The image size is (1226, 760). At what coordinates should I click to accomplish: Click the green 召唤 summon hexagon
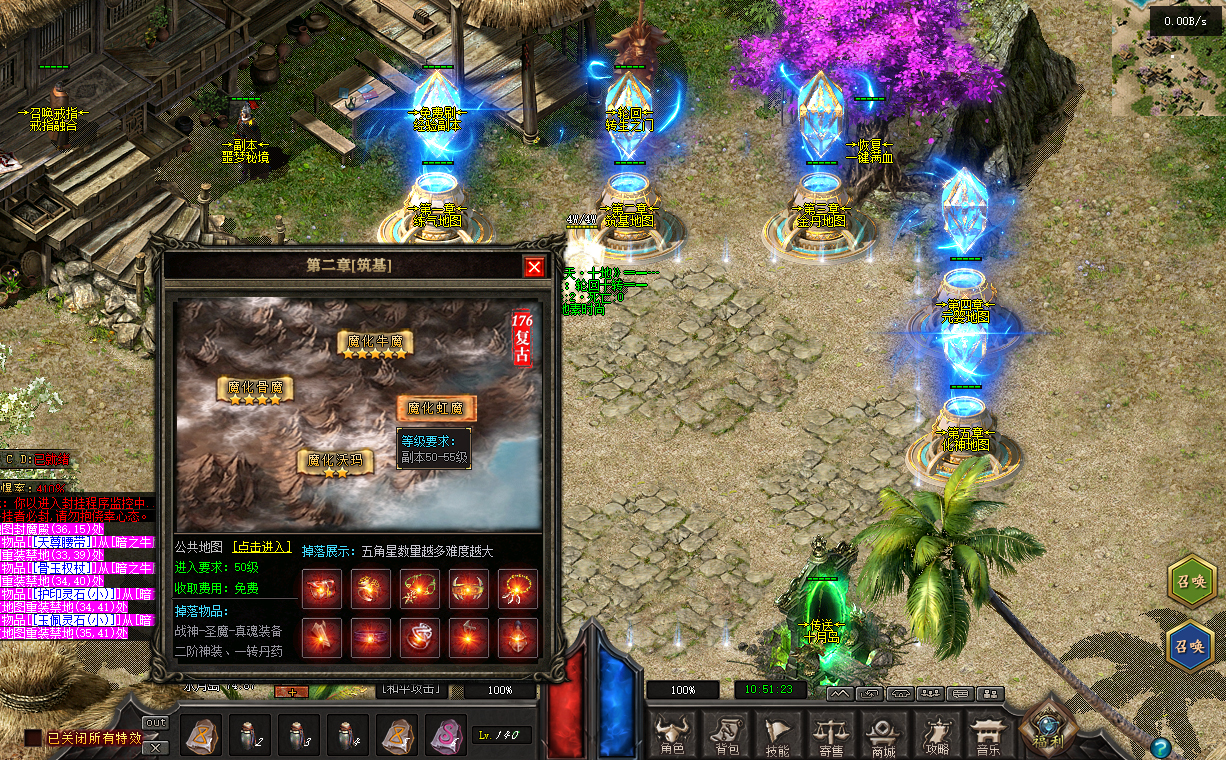(1191, 582)
